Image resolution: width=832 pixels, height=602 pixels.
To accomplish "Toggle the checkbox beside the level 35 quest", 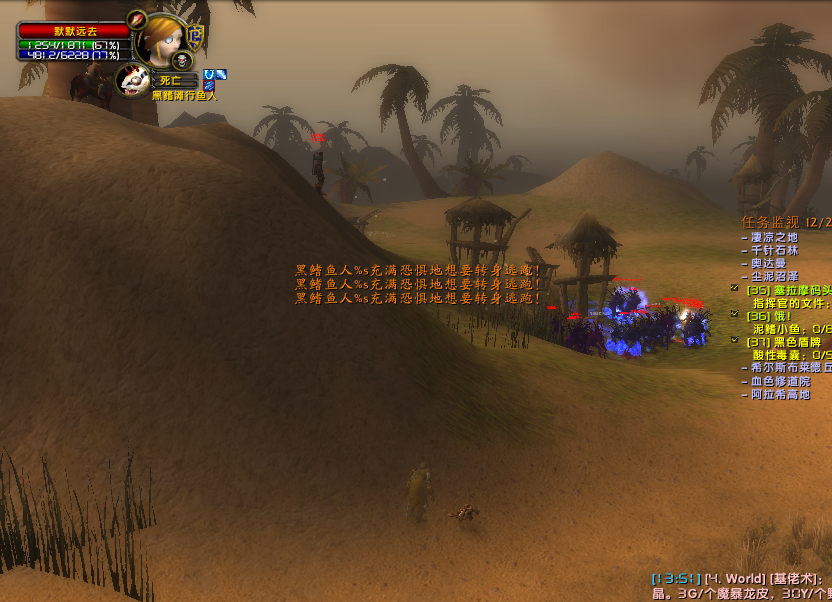I will 735,289.
